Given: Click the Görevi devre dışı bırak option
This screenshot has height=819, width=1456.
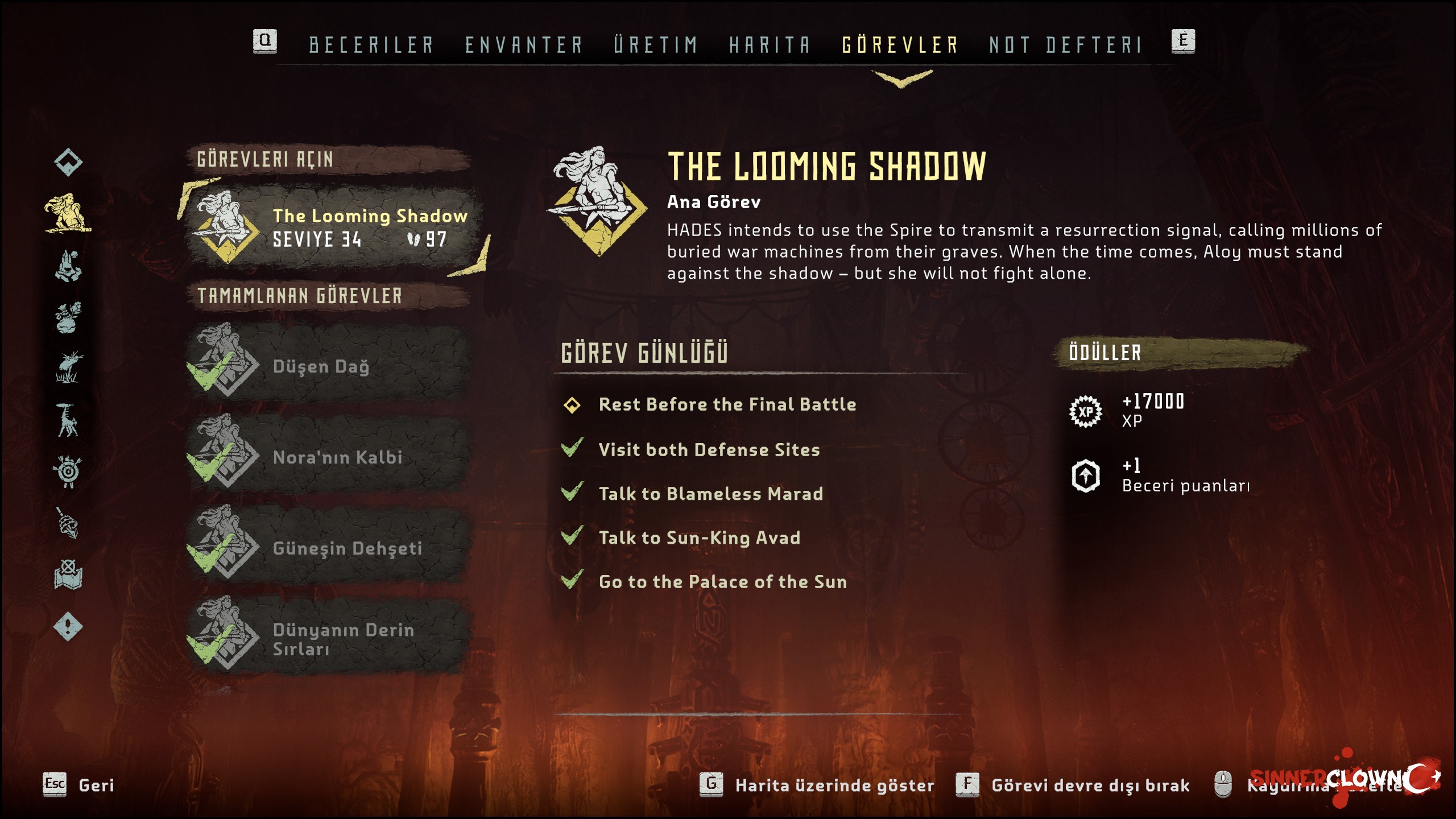Looking at the screenshot, I should [x=1090, y=785].
